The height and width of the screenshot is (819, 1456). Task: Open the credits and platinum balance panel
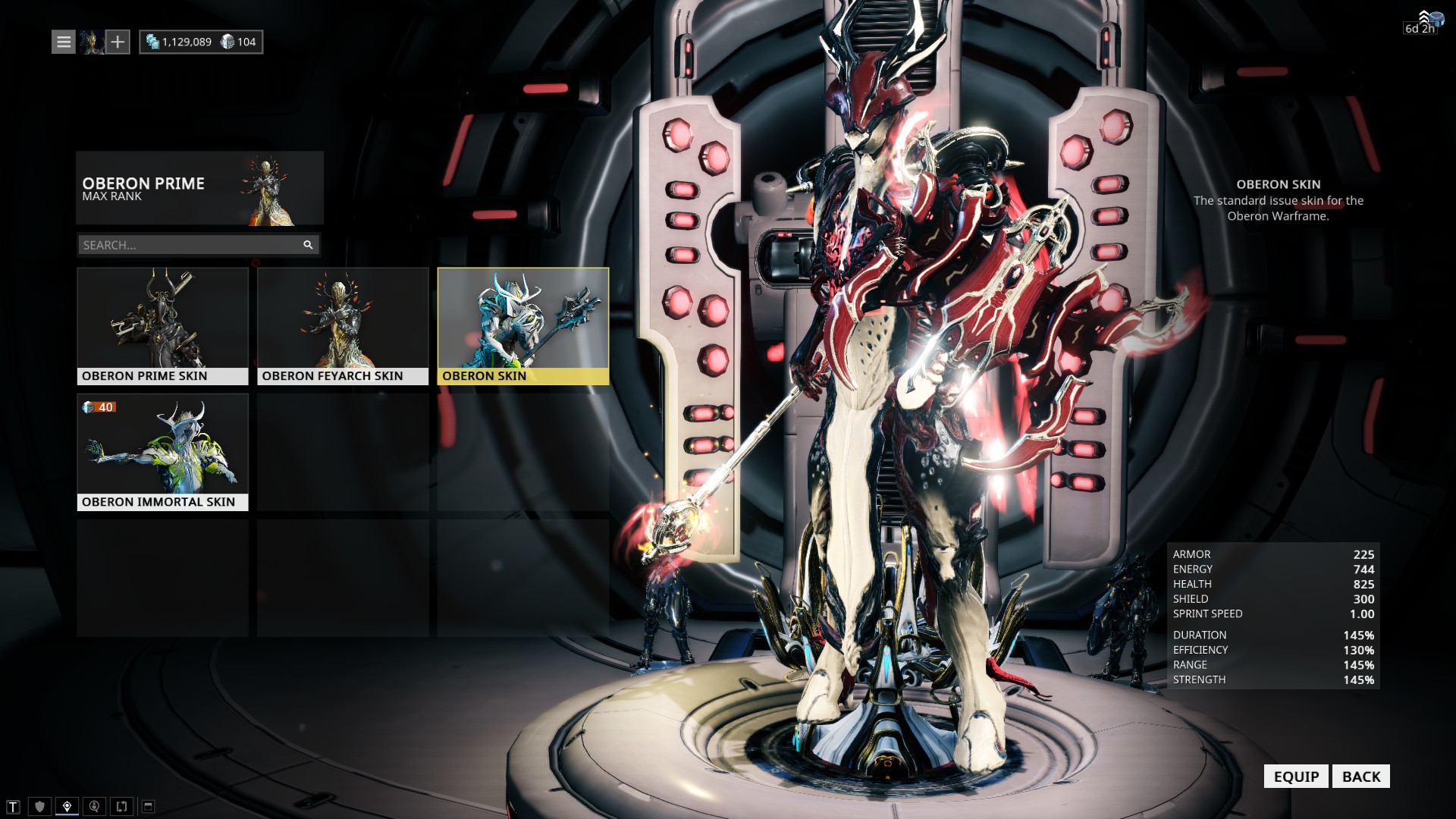(201, 42)
